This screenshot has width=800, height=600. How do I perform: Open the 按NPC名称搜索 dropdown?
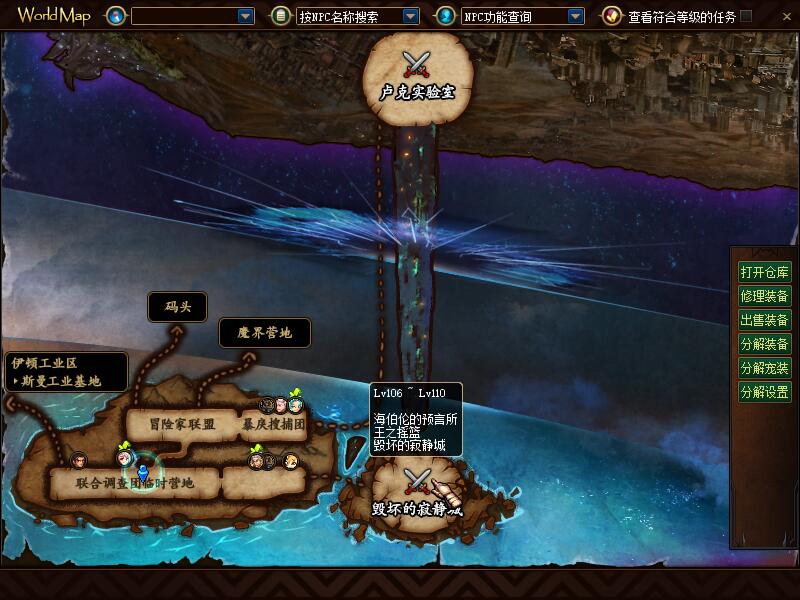point(410,16)
